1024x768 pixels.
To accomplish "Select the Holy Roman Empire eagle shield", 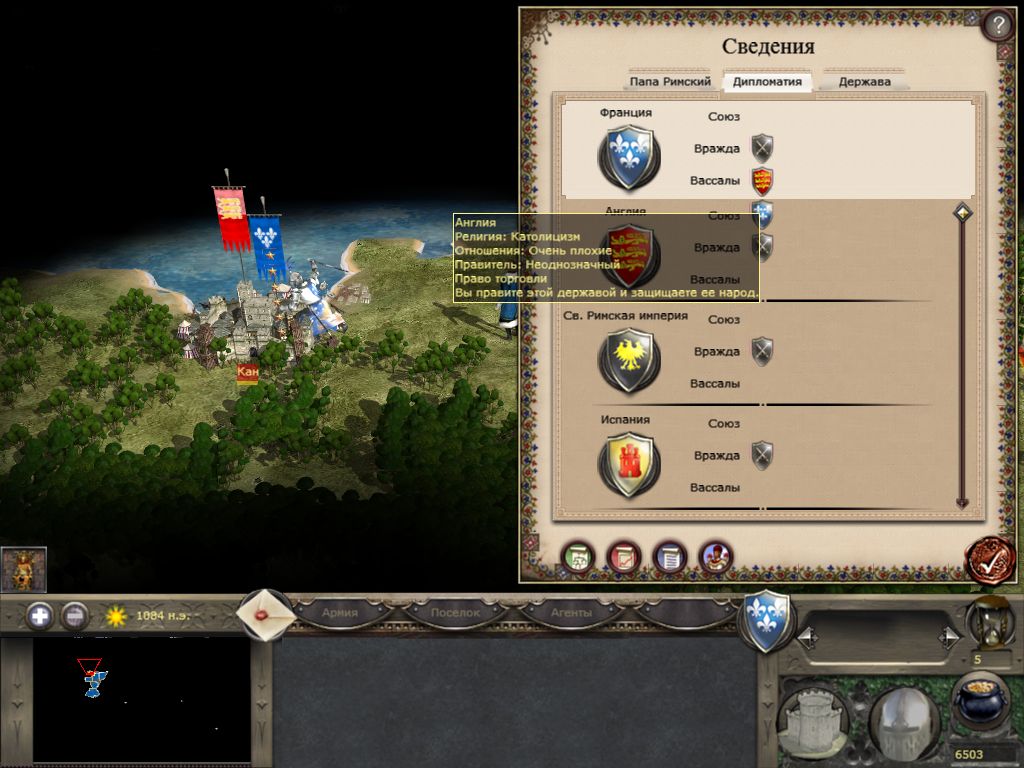I will (x=629, y=360).
